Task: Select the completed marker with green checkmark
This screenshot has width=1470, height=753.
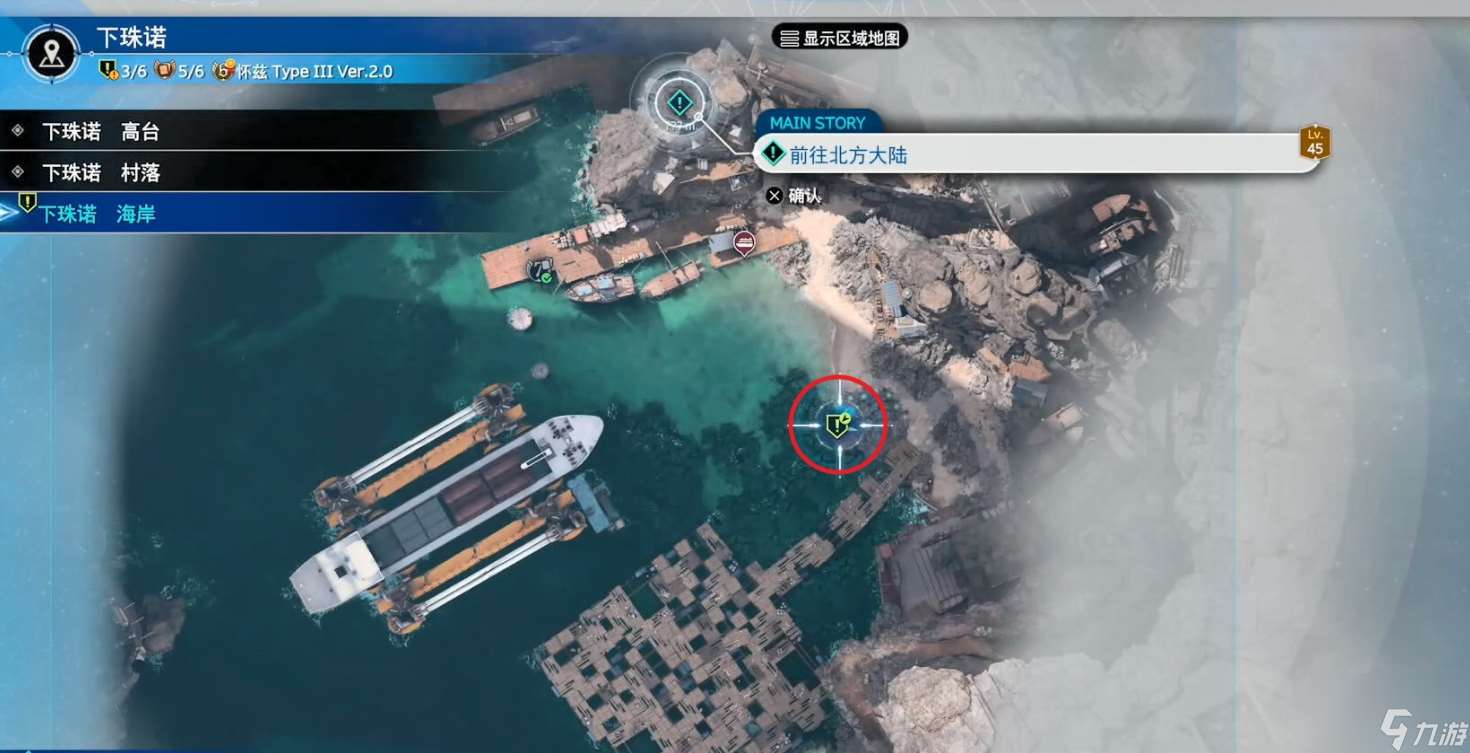Action: pos(540,269)
